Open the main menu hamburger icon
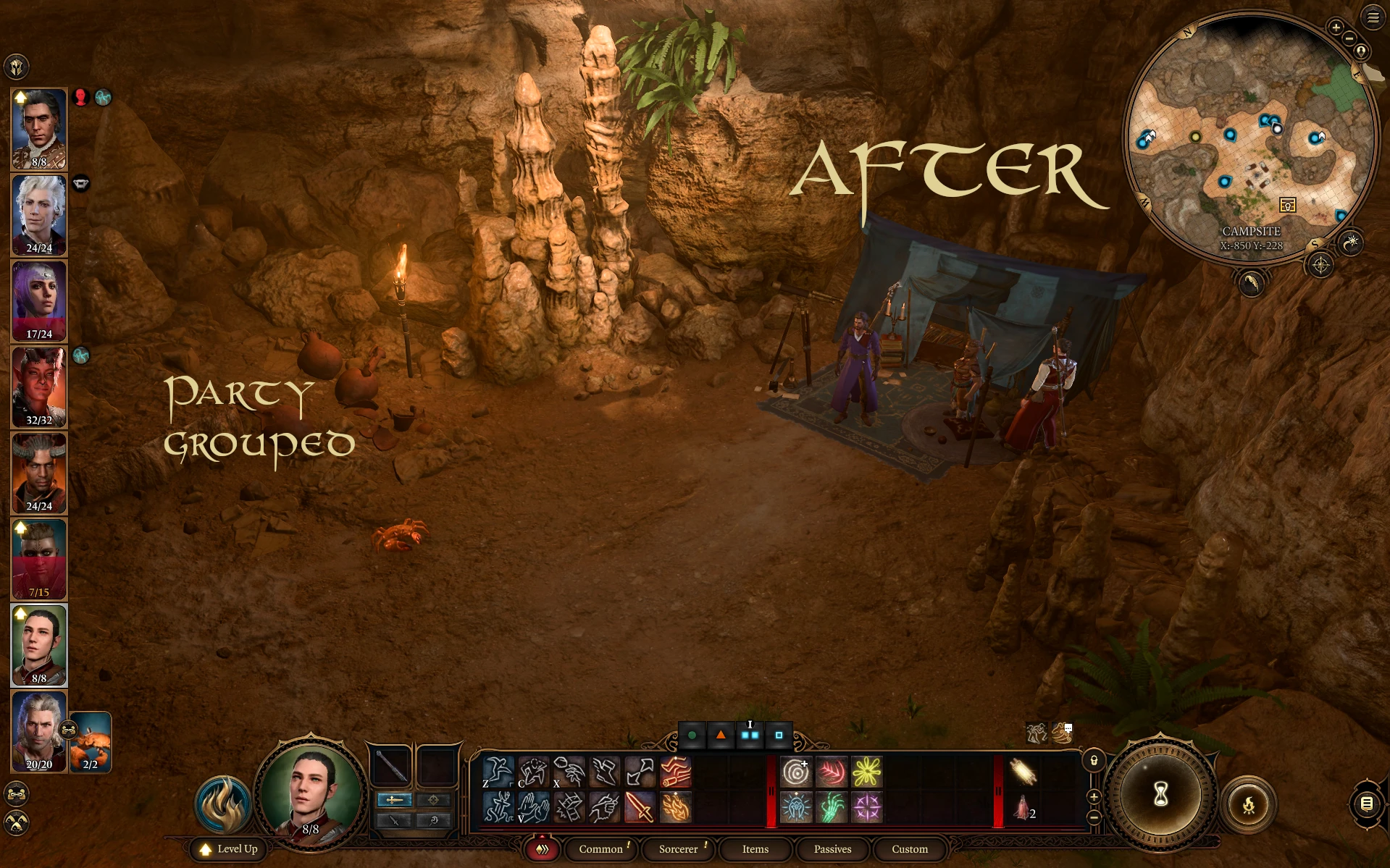 point(1373,17)
